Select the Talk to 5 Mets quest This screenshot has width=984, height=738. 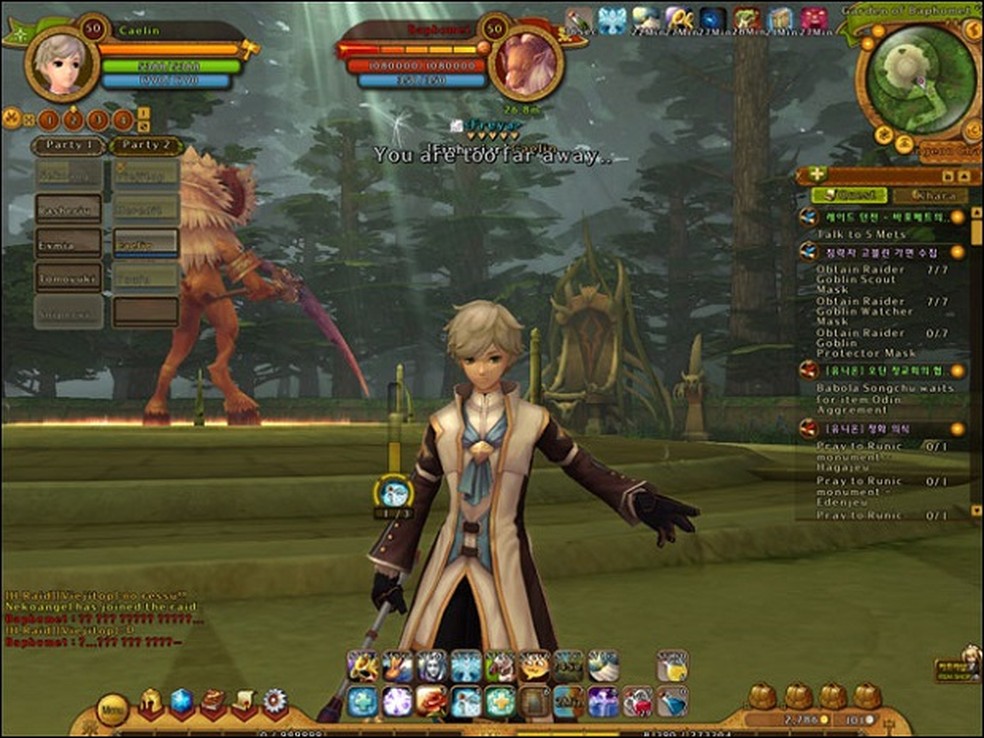(860, 234)
